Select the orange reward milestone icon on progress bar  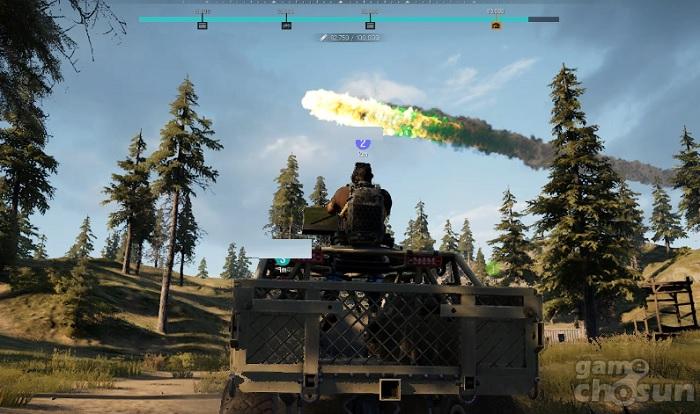point(496,25)
